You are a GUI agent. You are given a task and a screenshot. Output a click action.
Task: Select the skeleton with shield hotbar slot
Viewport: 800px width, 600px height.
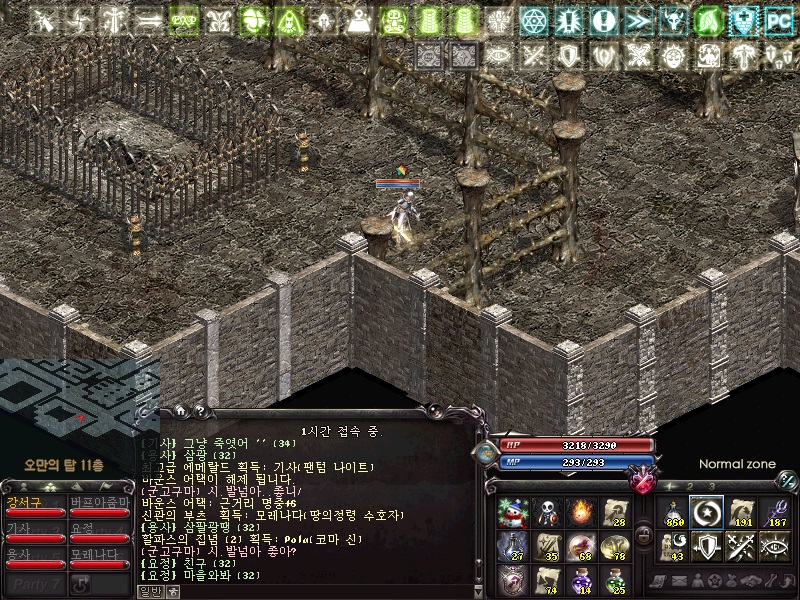coord(547,511)
